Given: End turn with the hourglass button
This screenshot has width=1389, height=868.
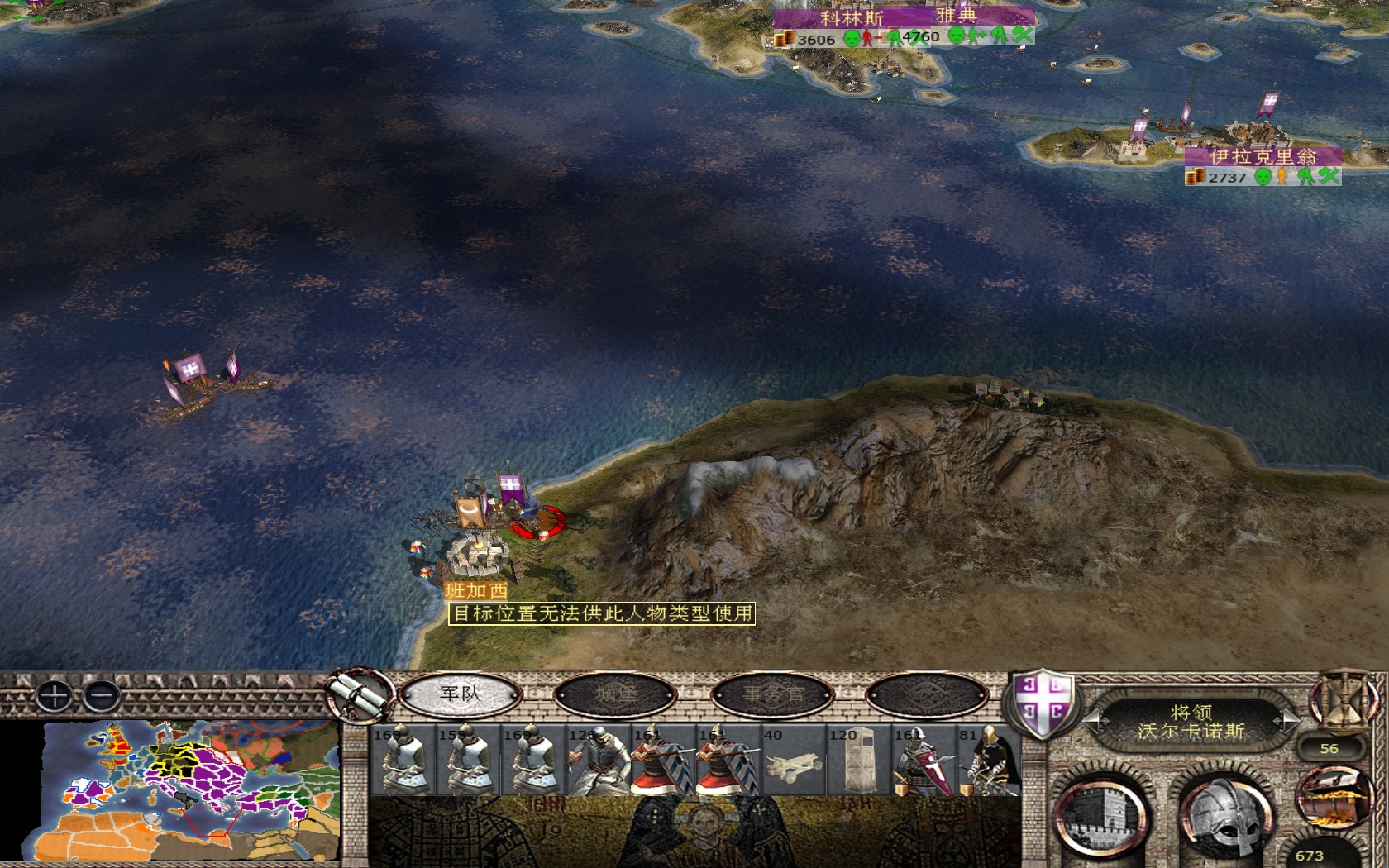Looking at the screenshot, I should (x=1345, y=699).
